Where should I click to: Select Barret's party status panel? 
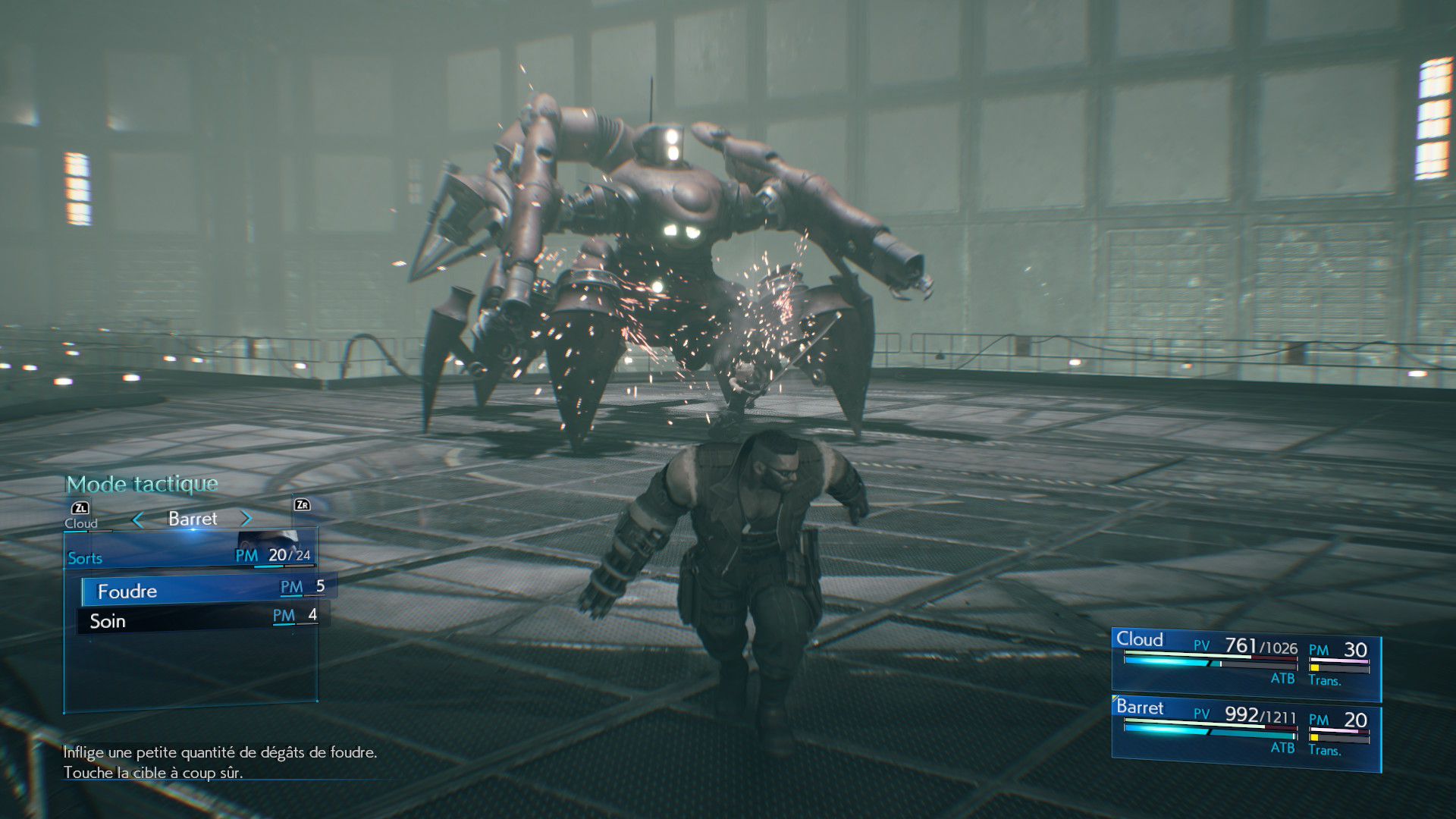(x=1245, y=732)
